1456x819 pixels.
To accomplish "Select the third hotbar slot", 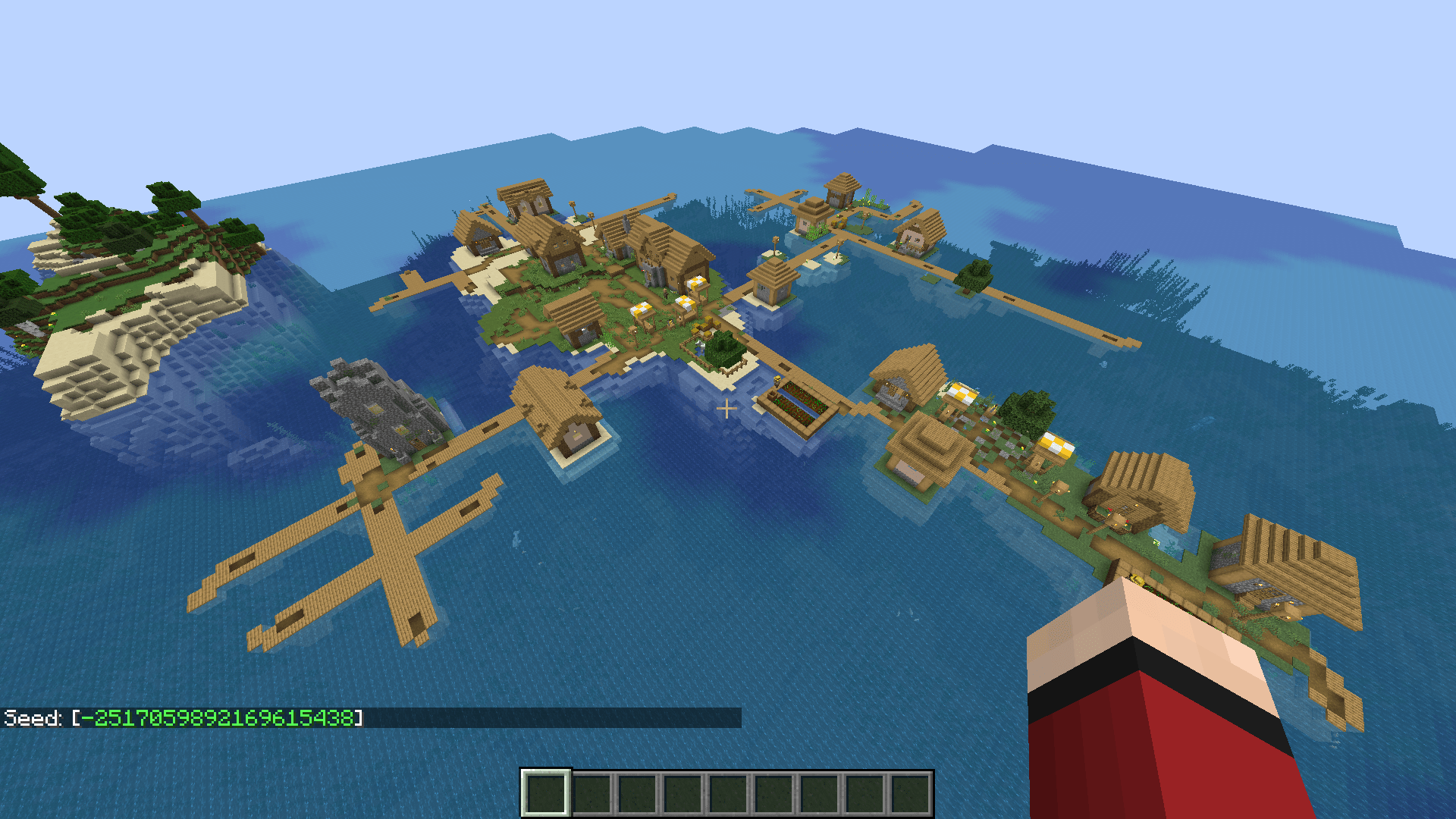I will 639,792.
